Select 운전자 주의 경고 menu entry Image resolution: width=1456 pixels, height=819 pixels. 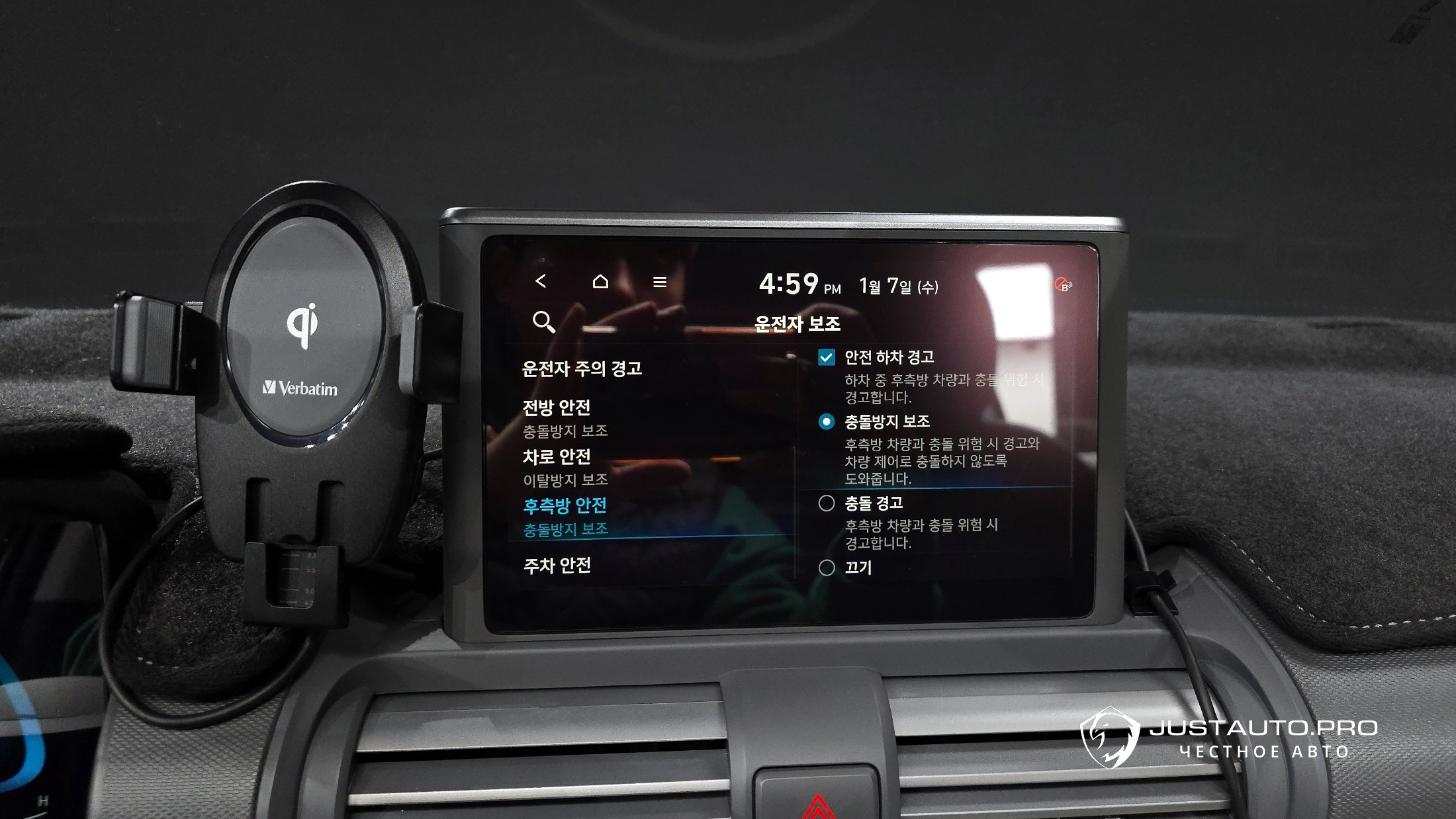click(x=582, y=368)
